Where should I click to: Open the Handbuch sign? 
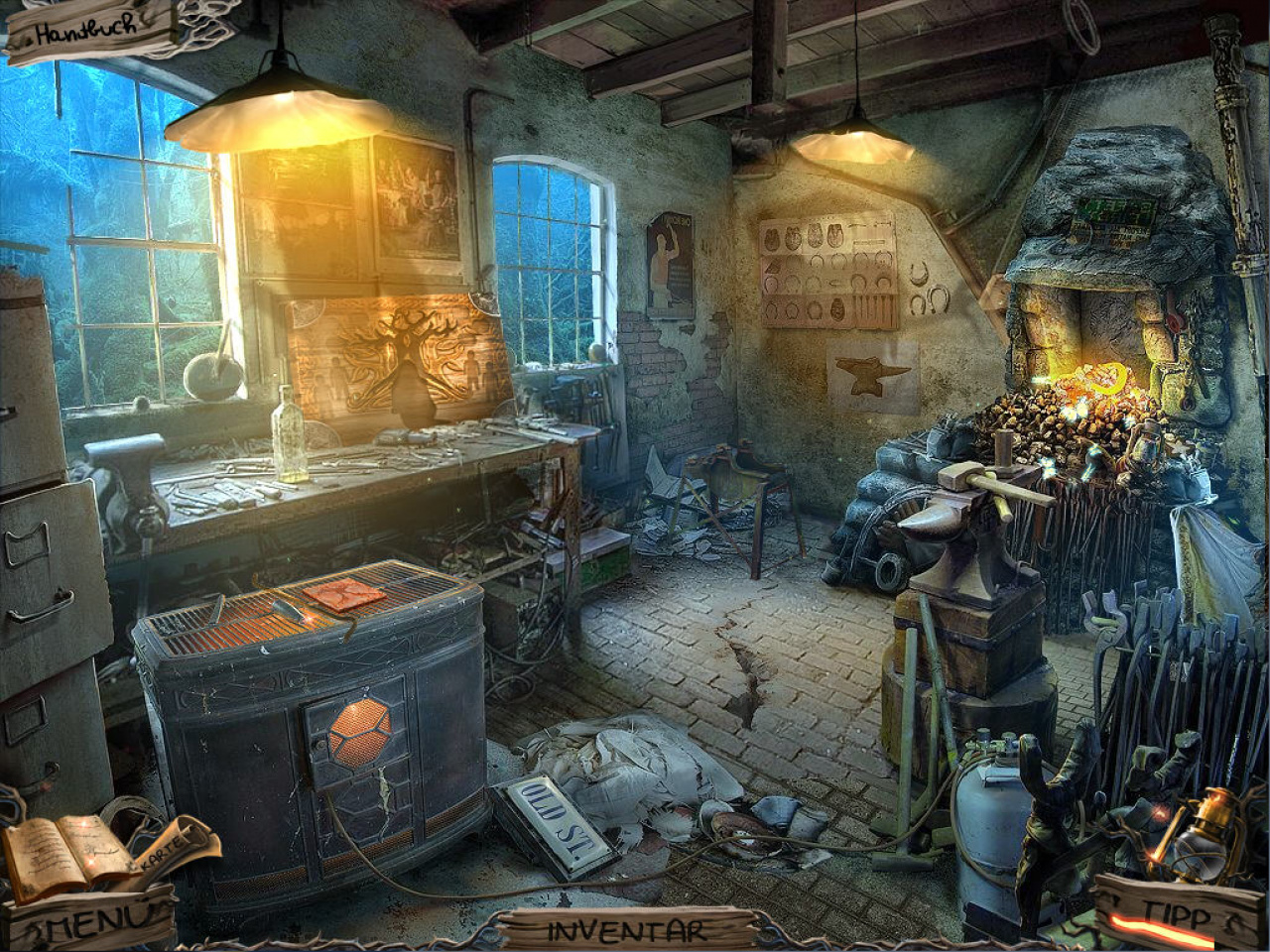coord(87,34)
